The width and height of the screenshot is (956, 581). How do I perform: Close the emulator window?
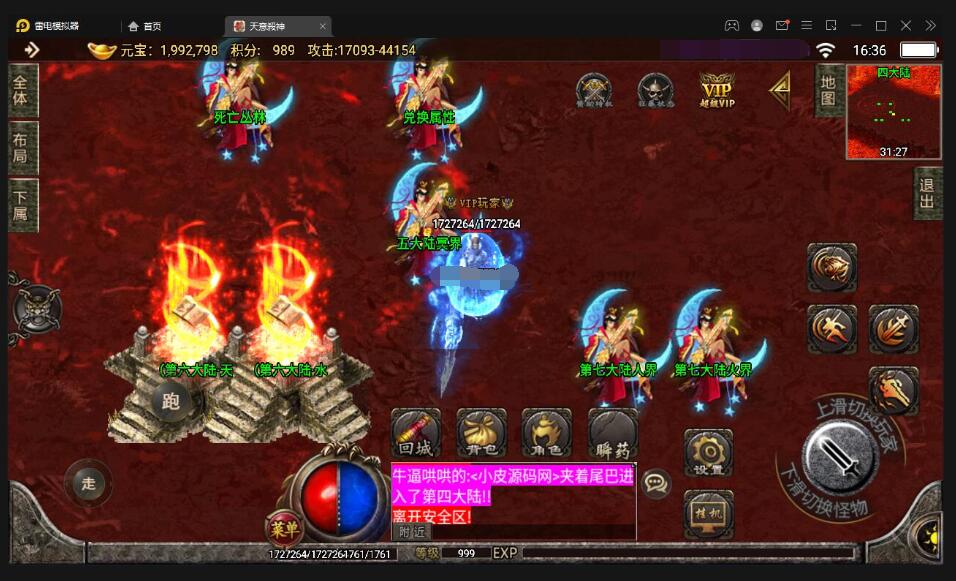pyautogui.click(x=906, y=25)
